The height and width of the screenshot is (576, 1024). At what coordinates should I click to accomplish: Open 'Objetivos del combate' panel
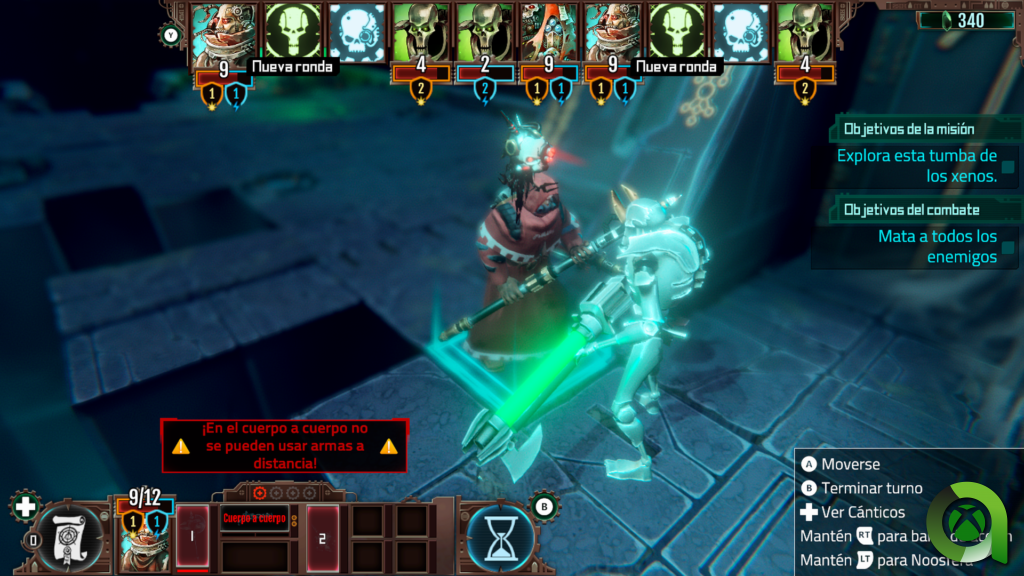point(910,210)
